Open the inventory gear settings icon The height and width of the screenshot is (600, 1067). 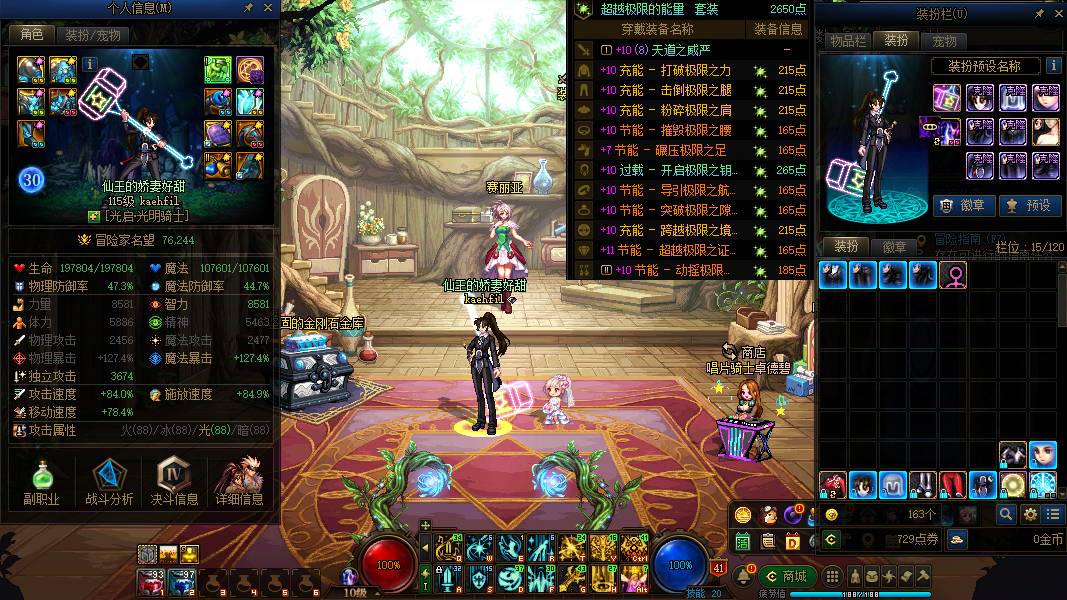[1030, 514]
